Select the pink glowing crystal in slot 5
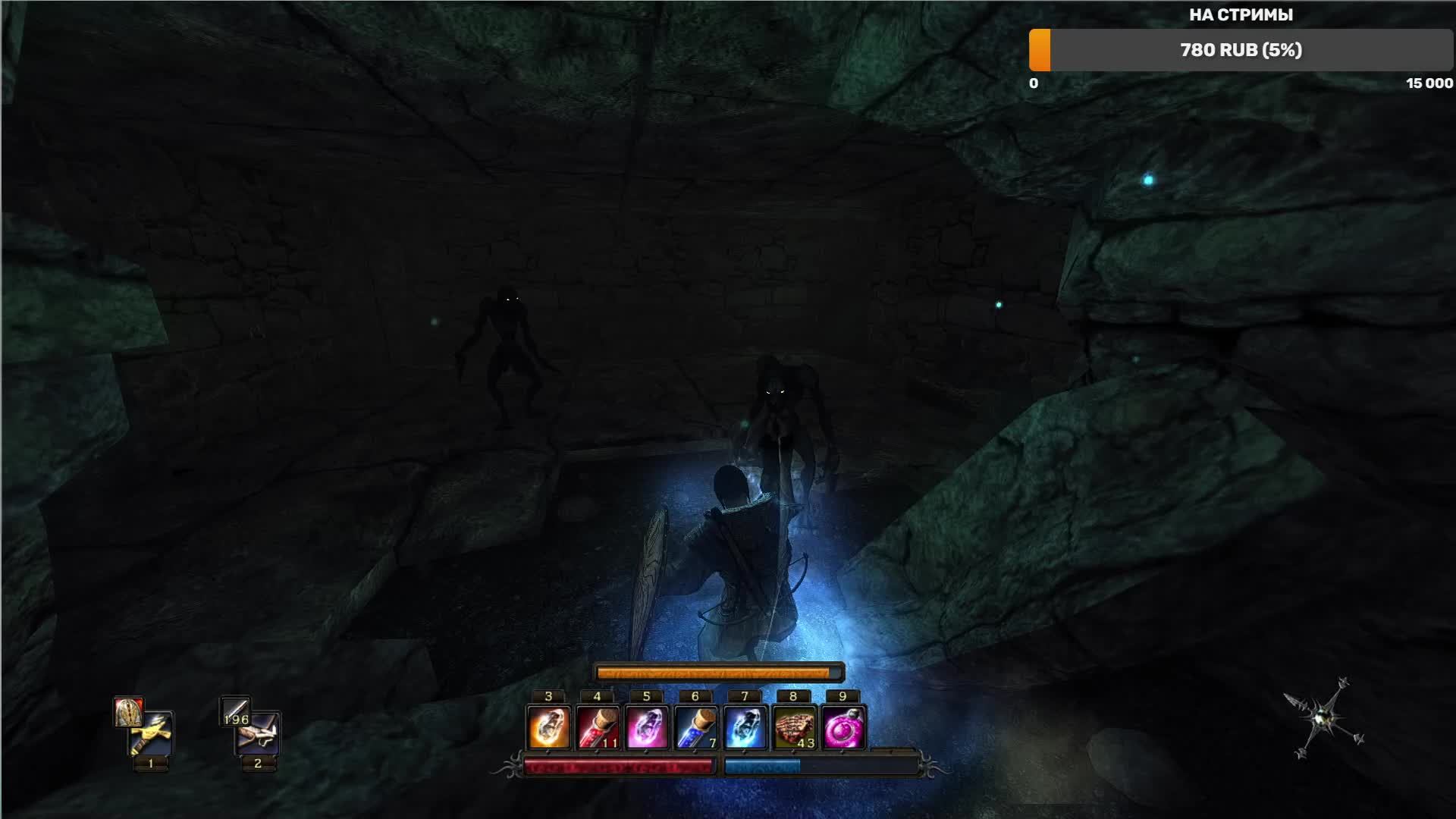1456x819 pixels. pyautogui.click(x=647, y=727)
